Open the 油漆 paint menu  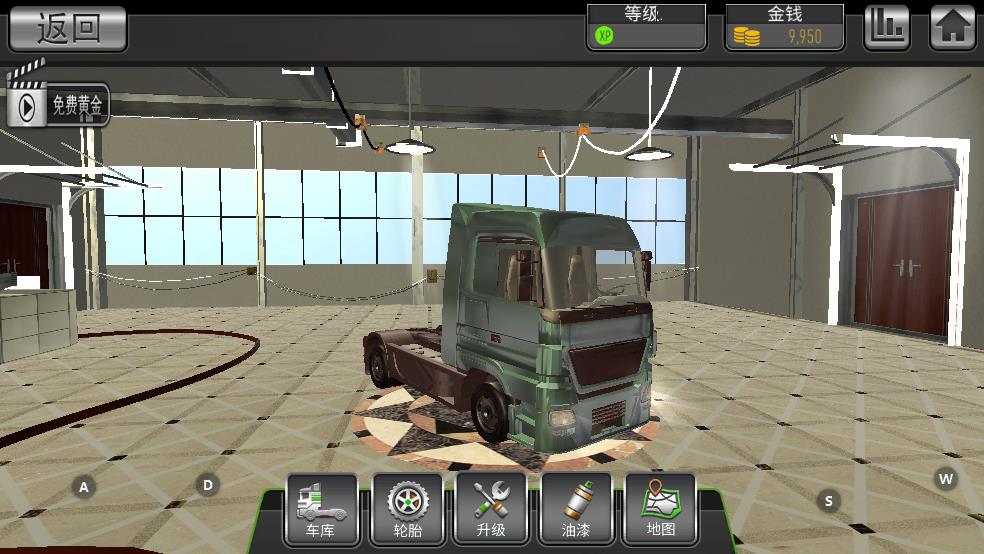(x=576, y=510)
